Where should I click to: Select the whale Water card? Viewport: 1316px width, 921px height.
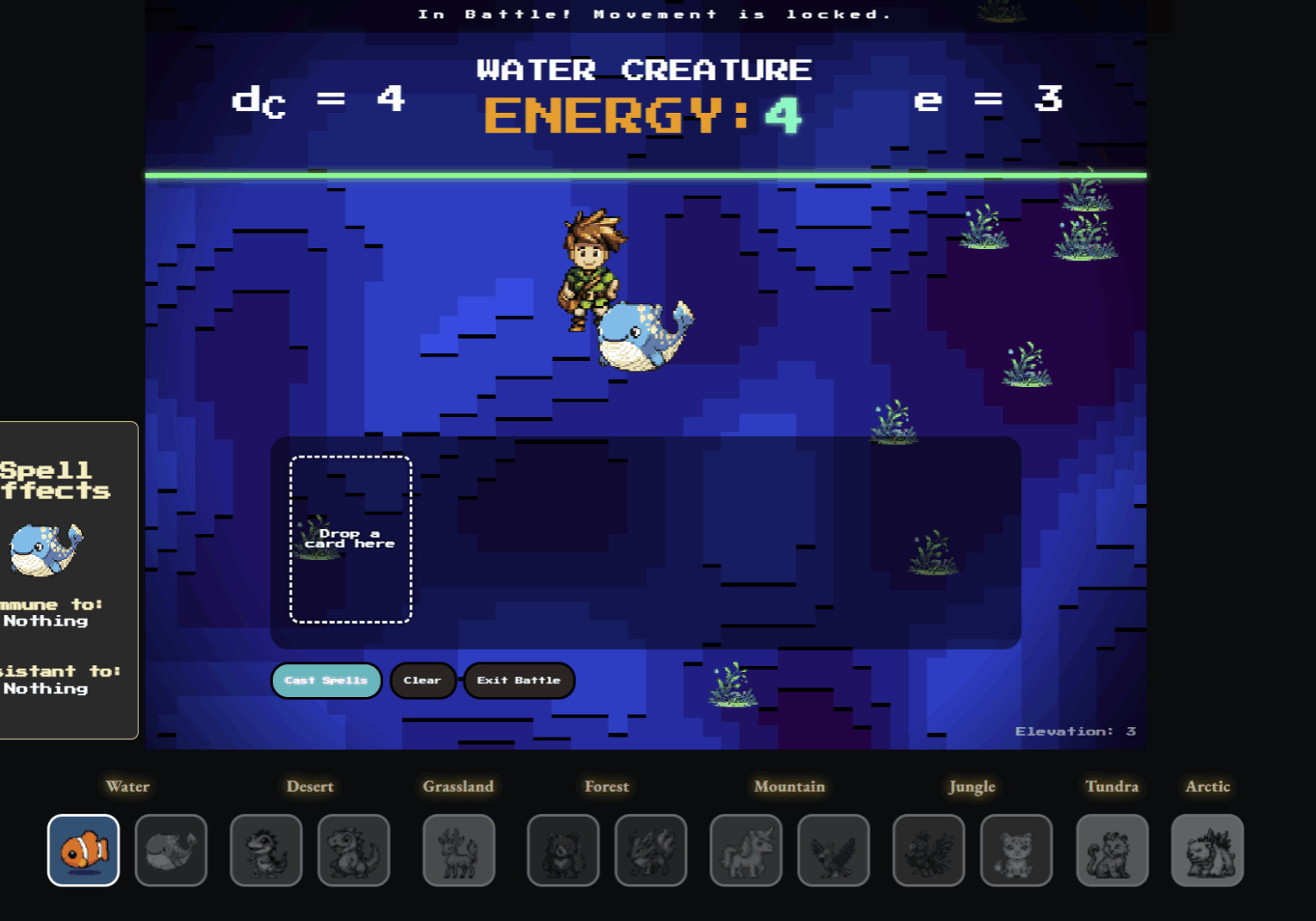click(171, 851)
